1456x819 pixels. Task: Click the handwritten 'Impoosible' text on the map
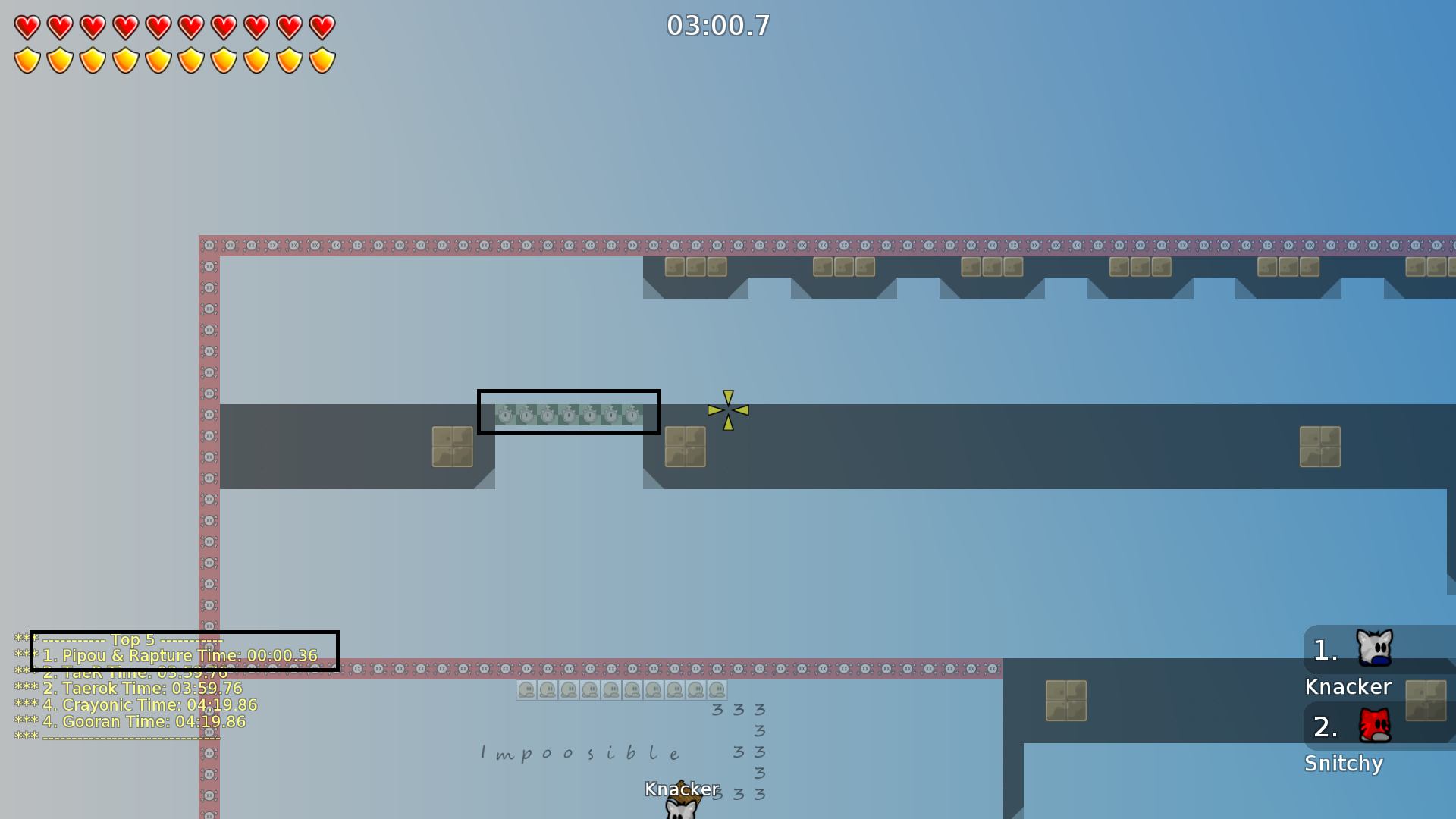click(x=579, y=752)
